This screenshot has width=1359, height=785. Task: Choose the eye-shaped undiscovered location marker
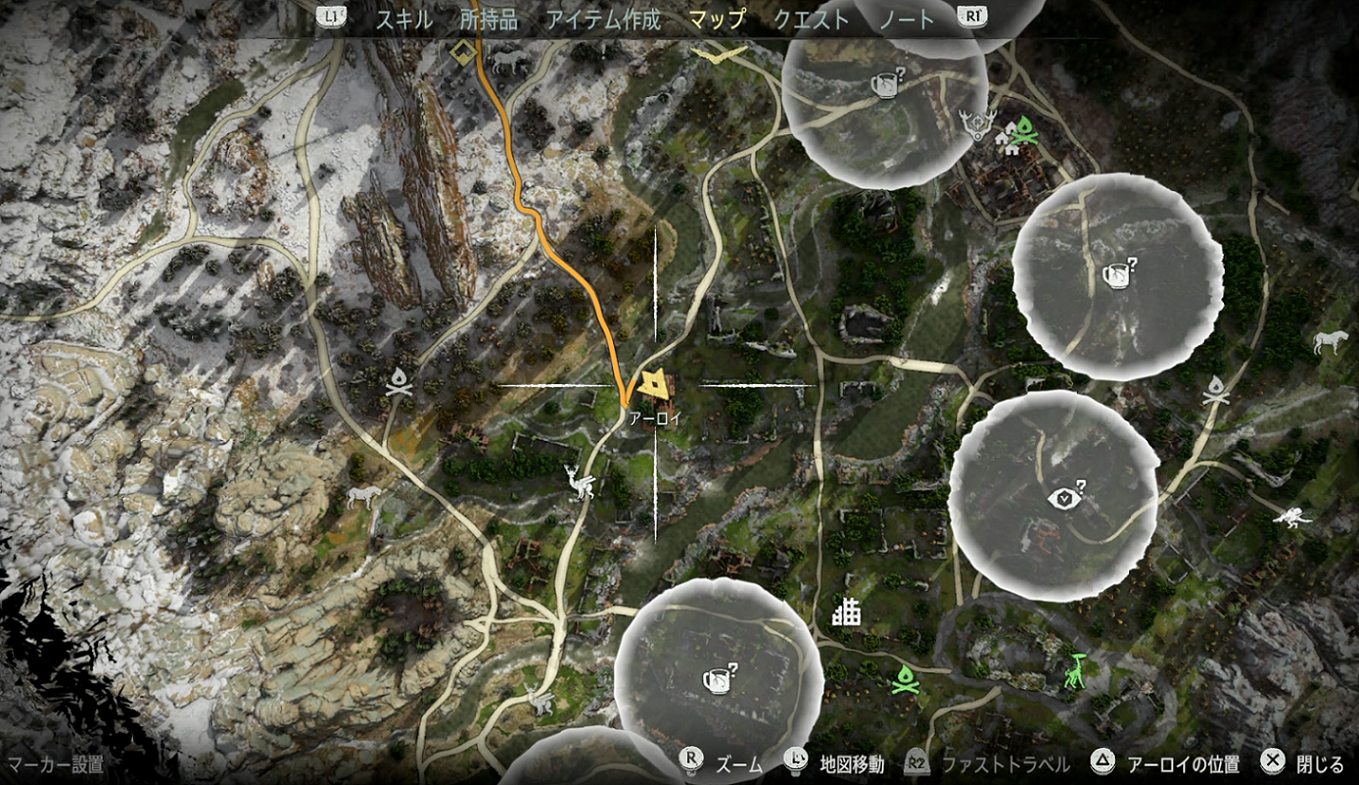point(1064,495)
